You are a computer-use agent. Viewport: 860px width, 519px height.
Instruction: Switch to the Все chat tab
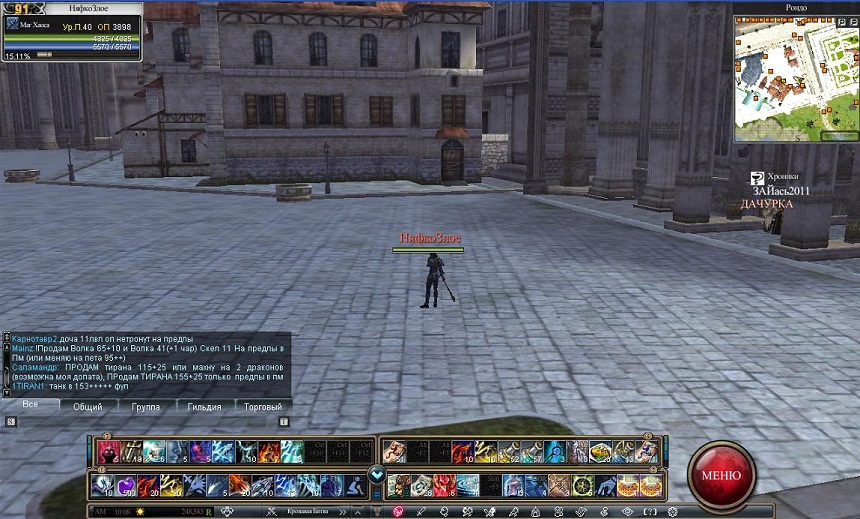30,405
